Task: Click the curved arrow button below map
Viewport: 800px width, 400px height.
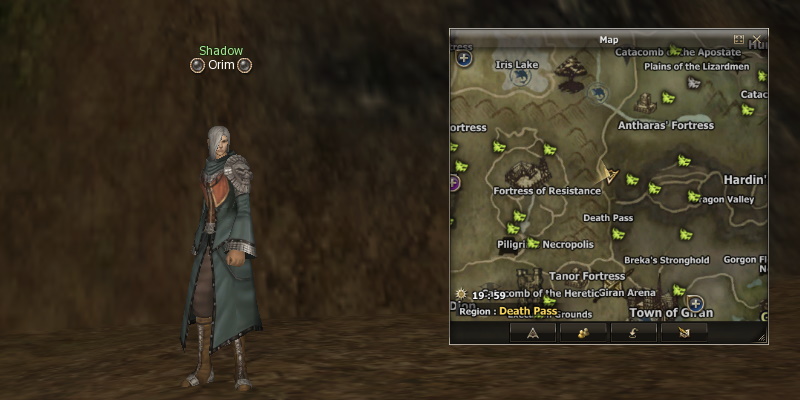Action: [x=633, y=332]
